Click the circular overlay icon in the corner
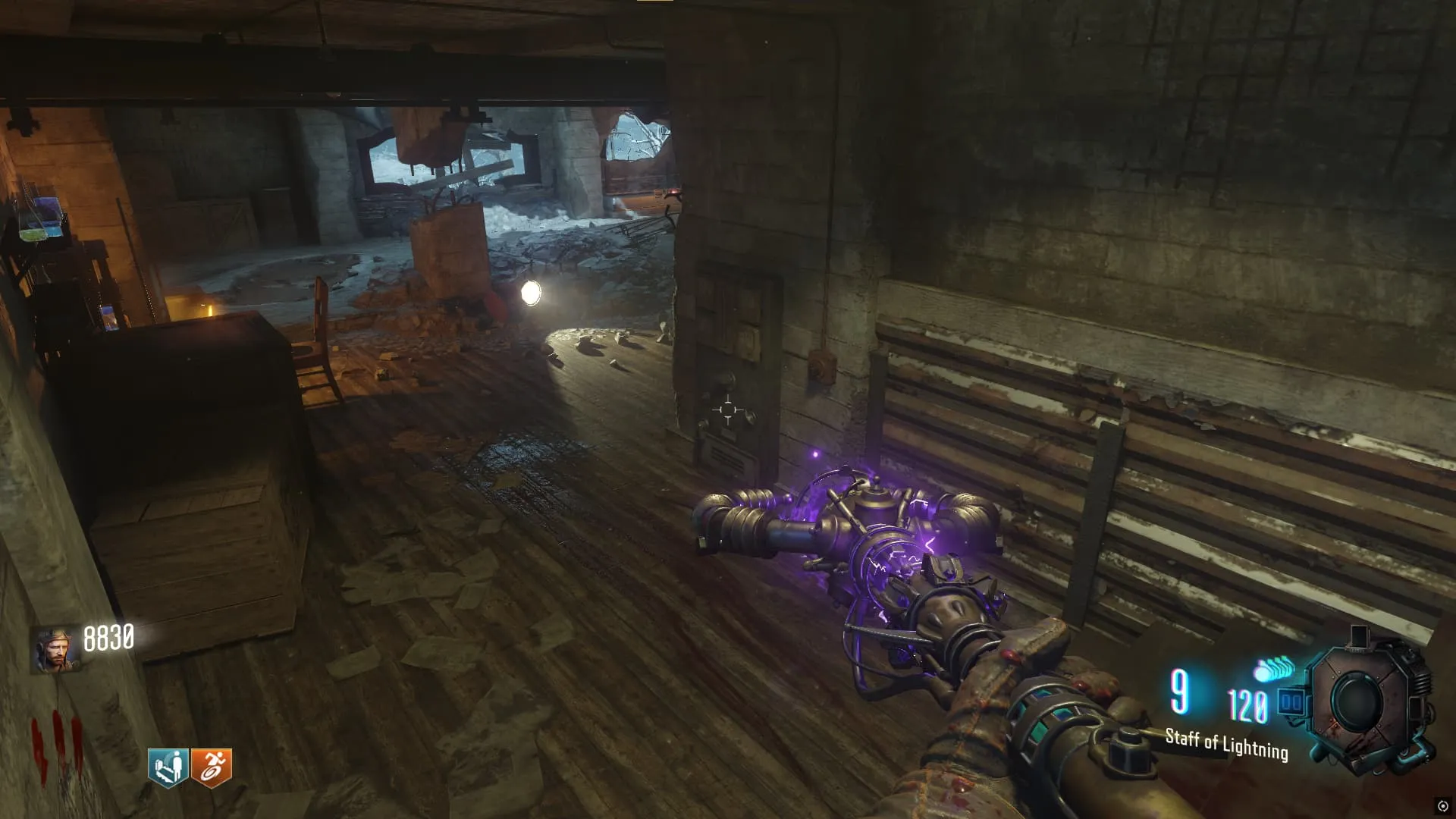The image size is (1456, 819). 1442,806
